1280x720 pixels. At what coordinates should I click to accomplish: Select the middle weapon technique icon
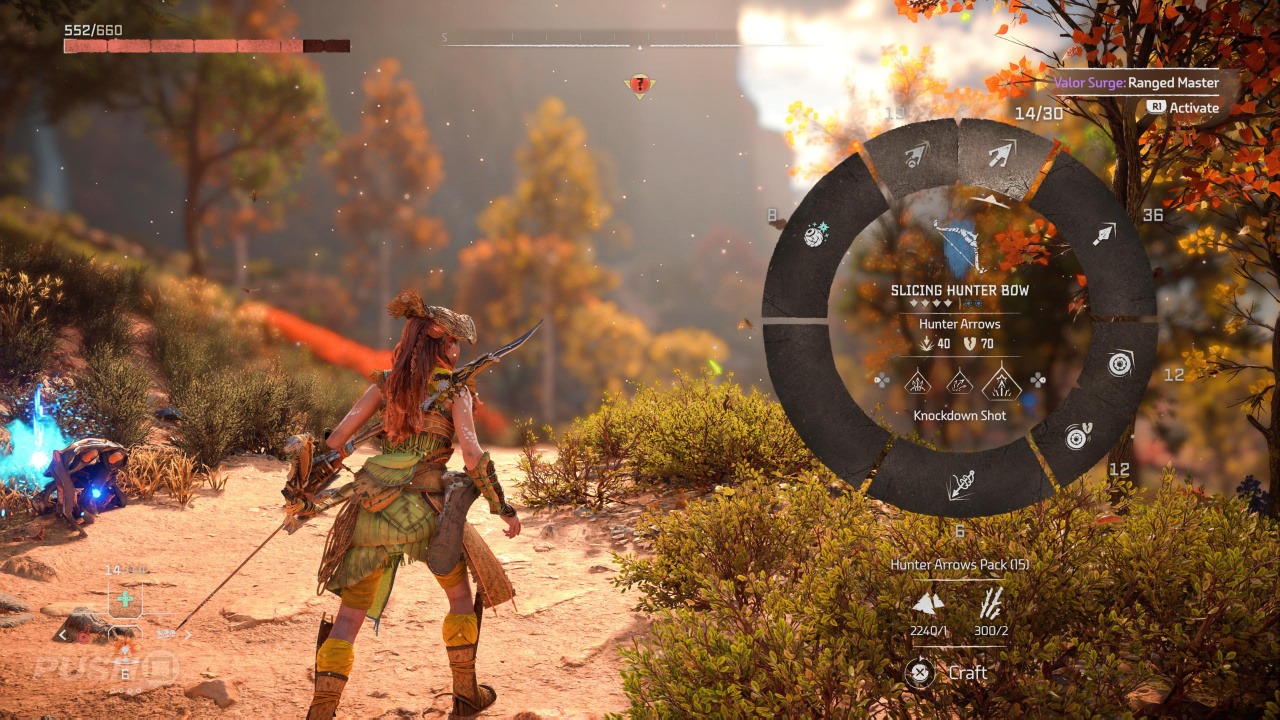[959, 382]
